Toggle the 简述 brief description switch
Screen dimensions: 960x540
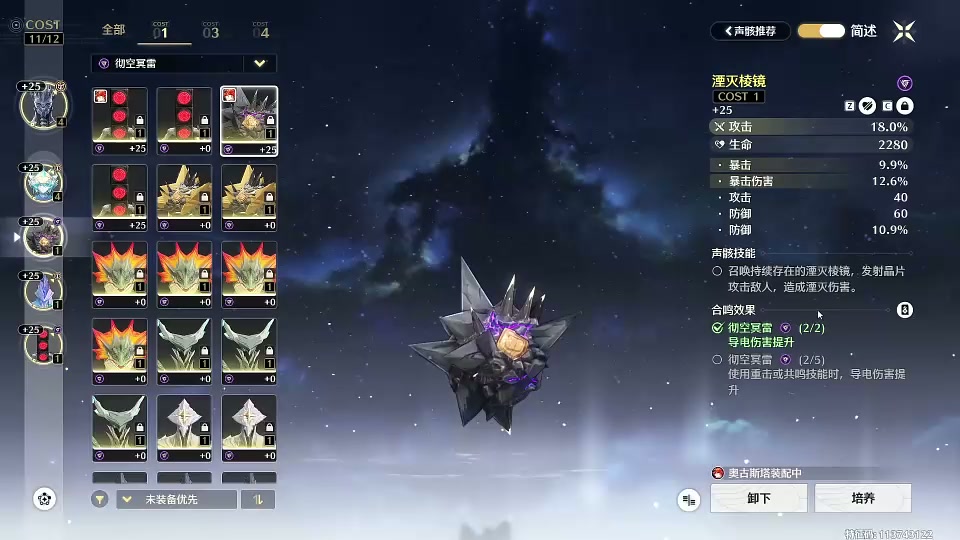coord(821,31)
